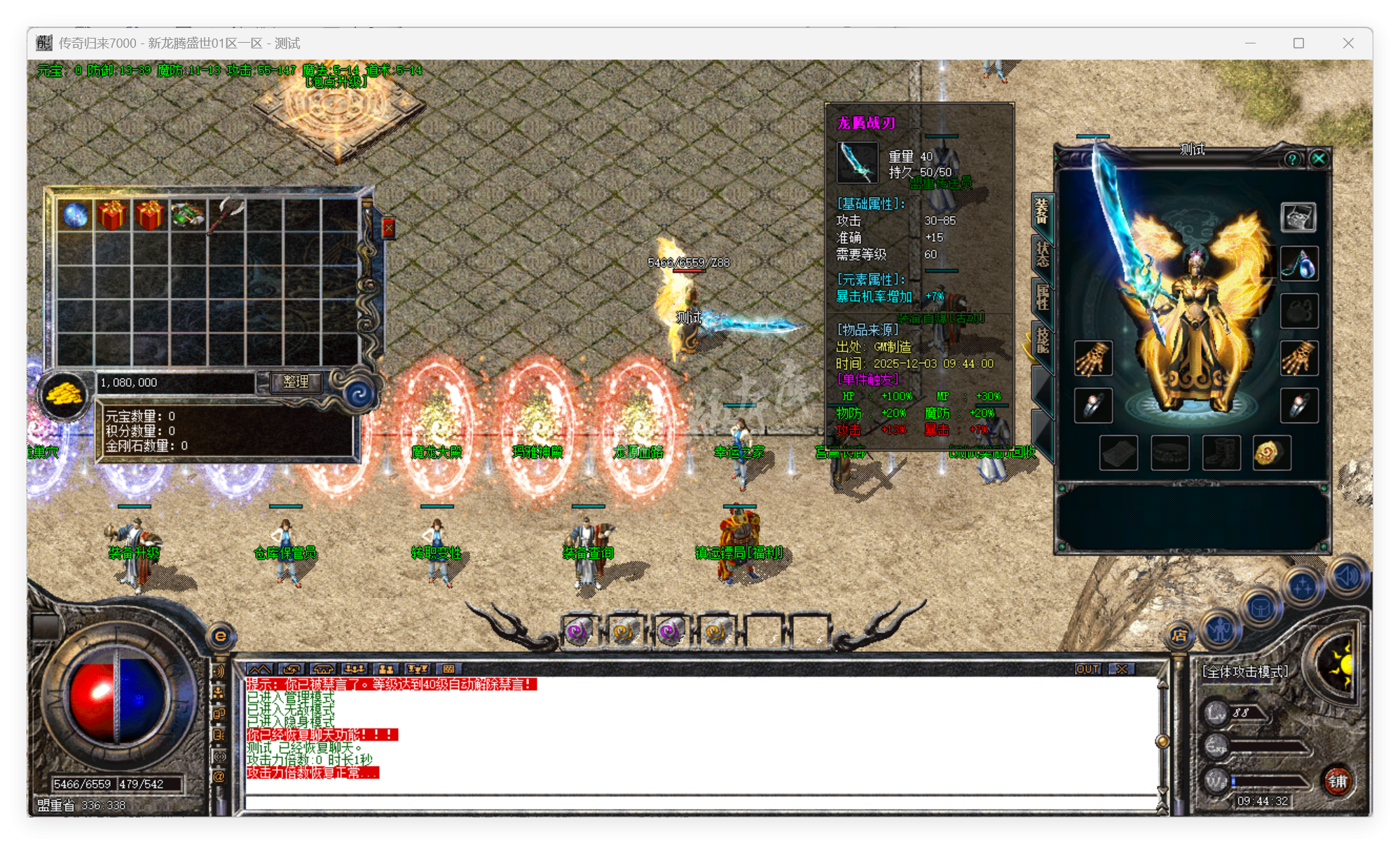Screen dimensions: 1400x844
Task: Click the OUT button above the chat log
Action: (x=1087, y=669)
